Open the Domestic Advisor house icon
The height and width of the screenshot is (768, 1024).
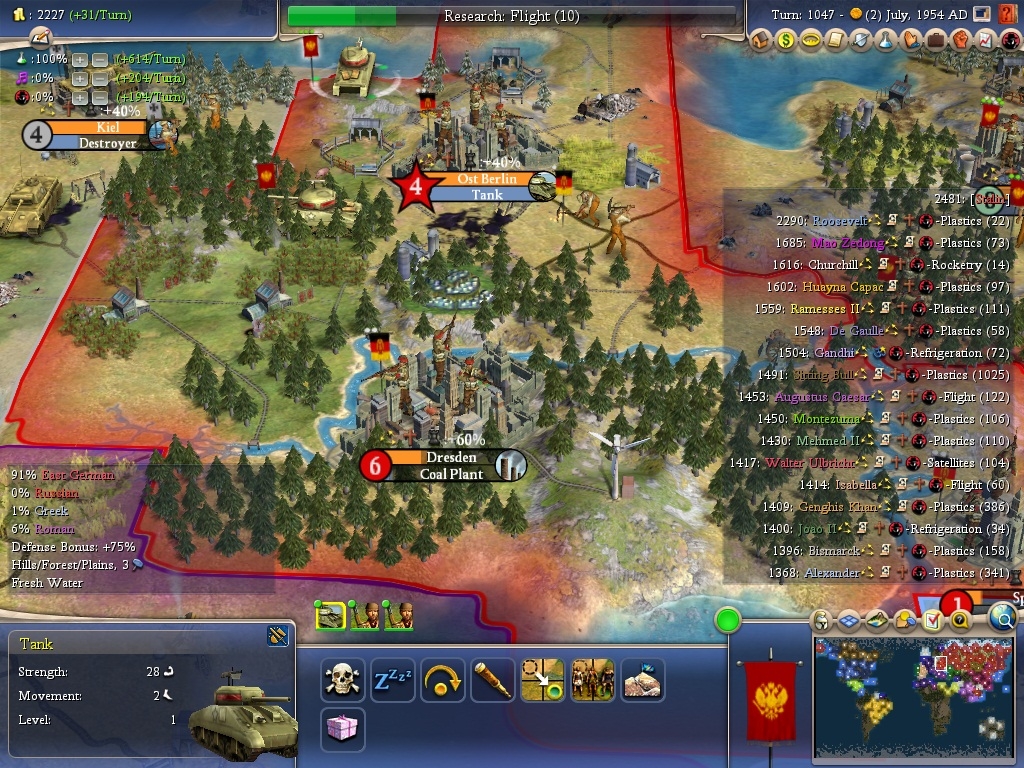point(761,41)
